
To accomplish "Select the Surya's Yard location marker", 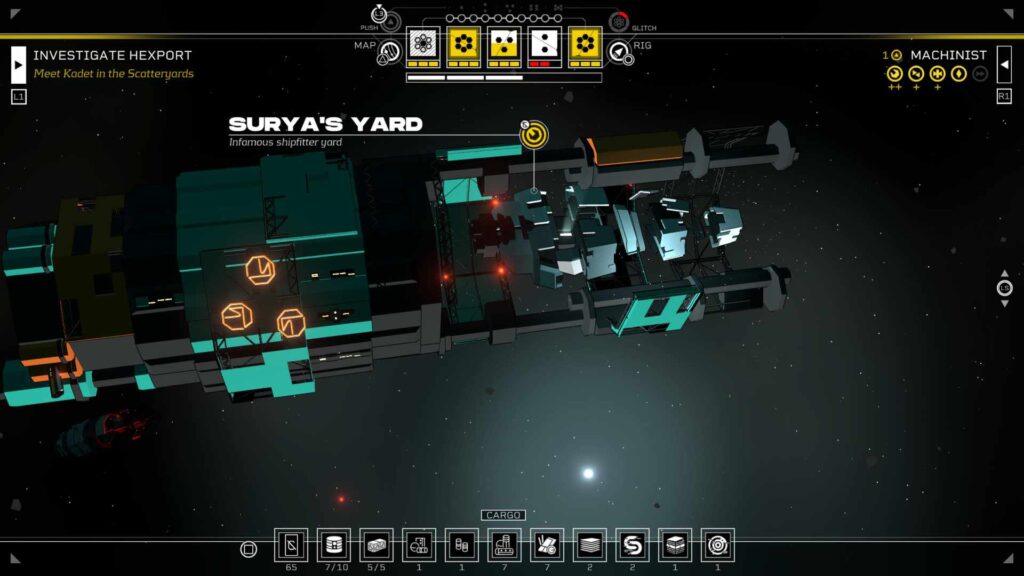I will coord(534,135).
